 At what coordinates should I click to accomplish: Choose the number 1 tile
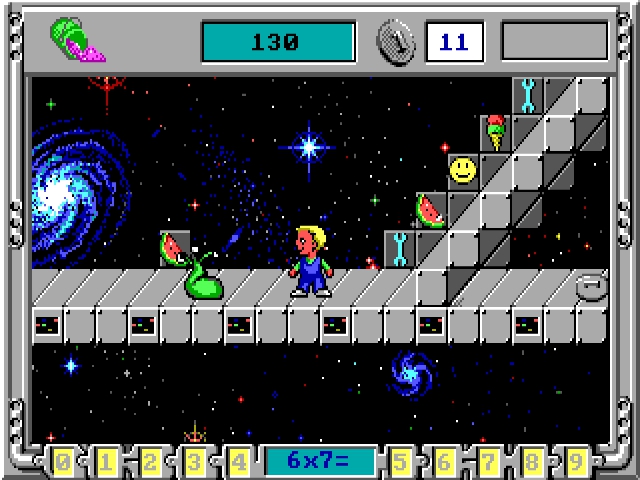[107, 462]
